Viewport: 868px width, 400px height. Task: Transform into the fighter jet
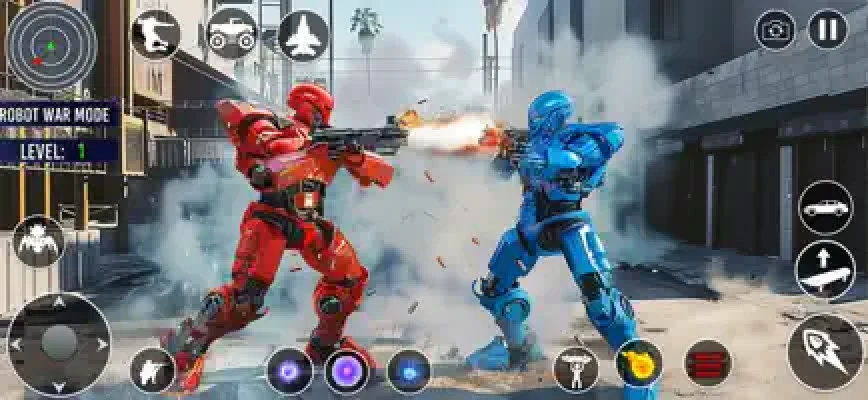click(303, 35)
